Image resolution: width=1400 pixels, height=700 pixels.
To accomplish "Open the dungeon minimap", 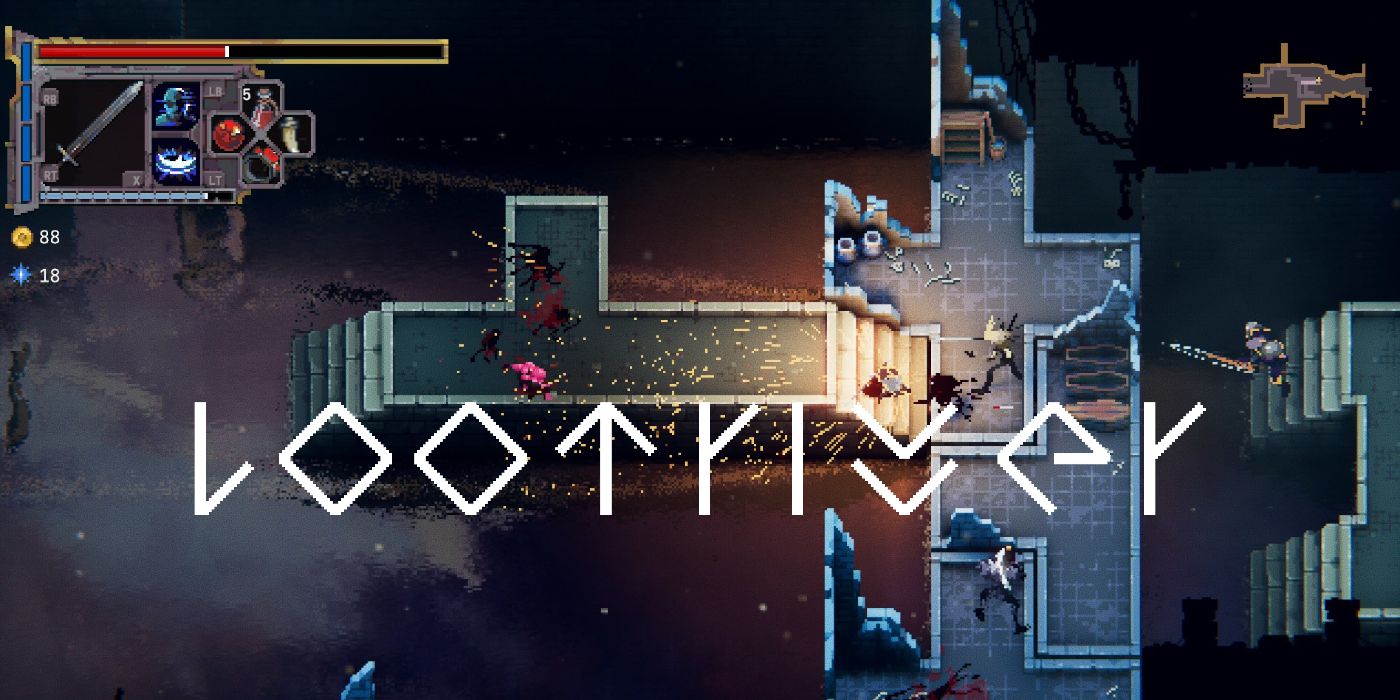I will pos(1304,85).
